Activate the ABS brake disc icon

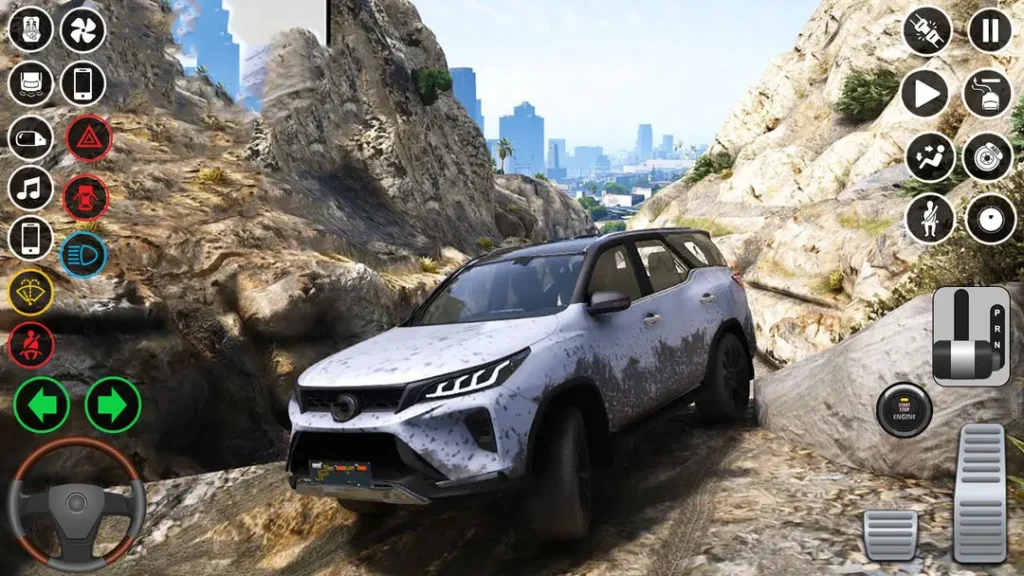pyautogui.click(x=988, y=157)
